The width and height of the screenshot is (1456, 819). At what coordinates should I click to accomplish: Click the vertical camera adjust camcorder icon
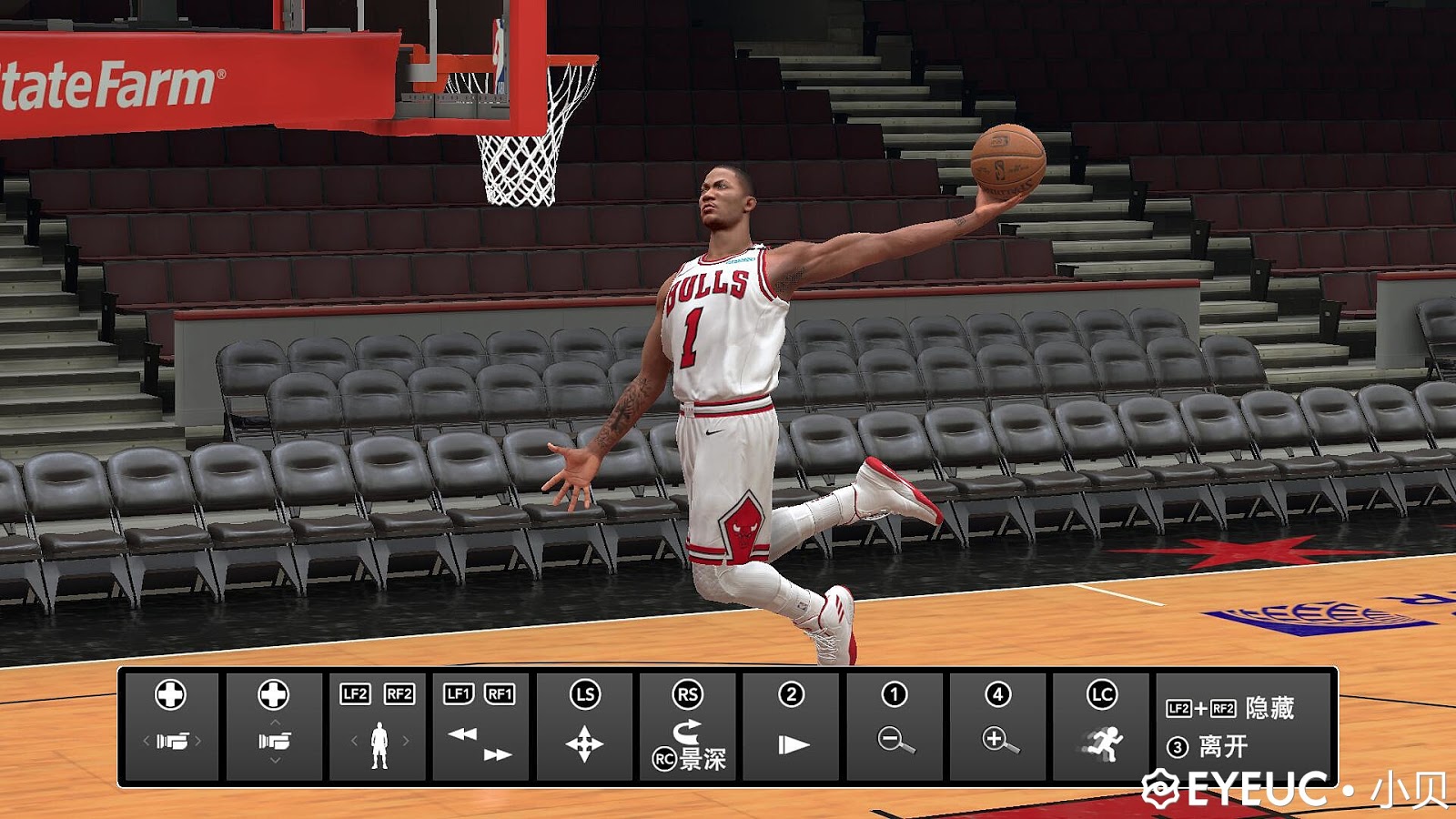coord(273,739)
